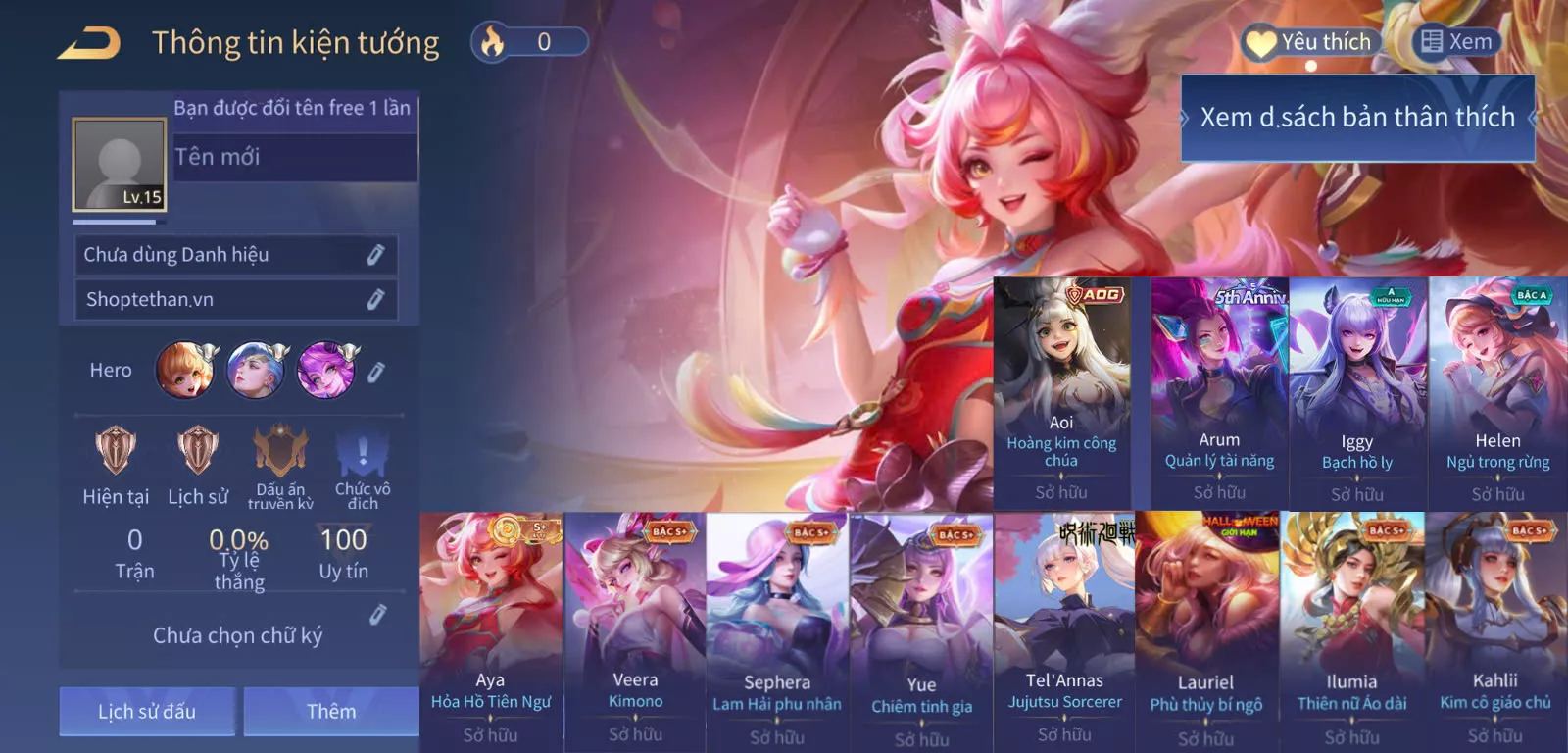Select the Iggy Bạch hồ ly skin
1568x753 pixels.
(1357, 392)
